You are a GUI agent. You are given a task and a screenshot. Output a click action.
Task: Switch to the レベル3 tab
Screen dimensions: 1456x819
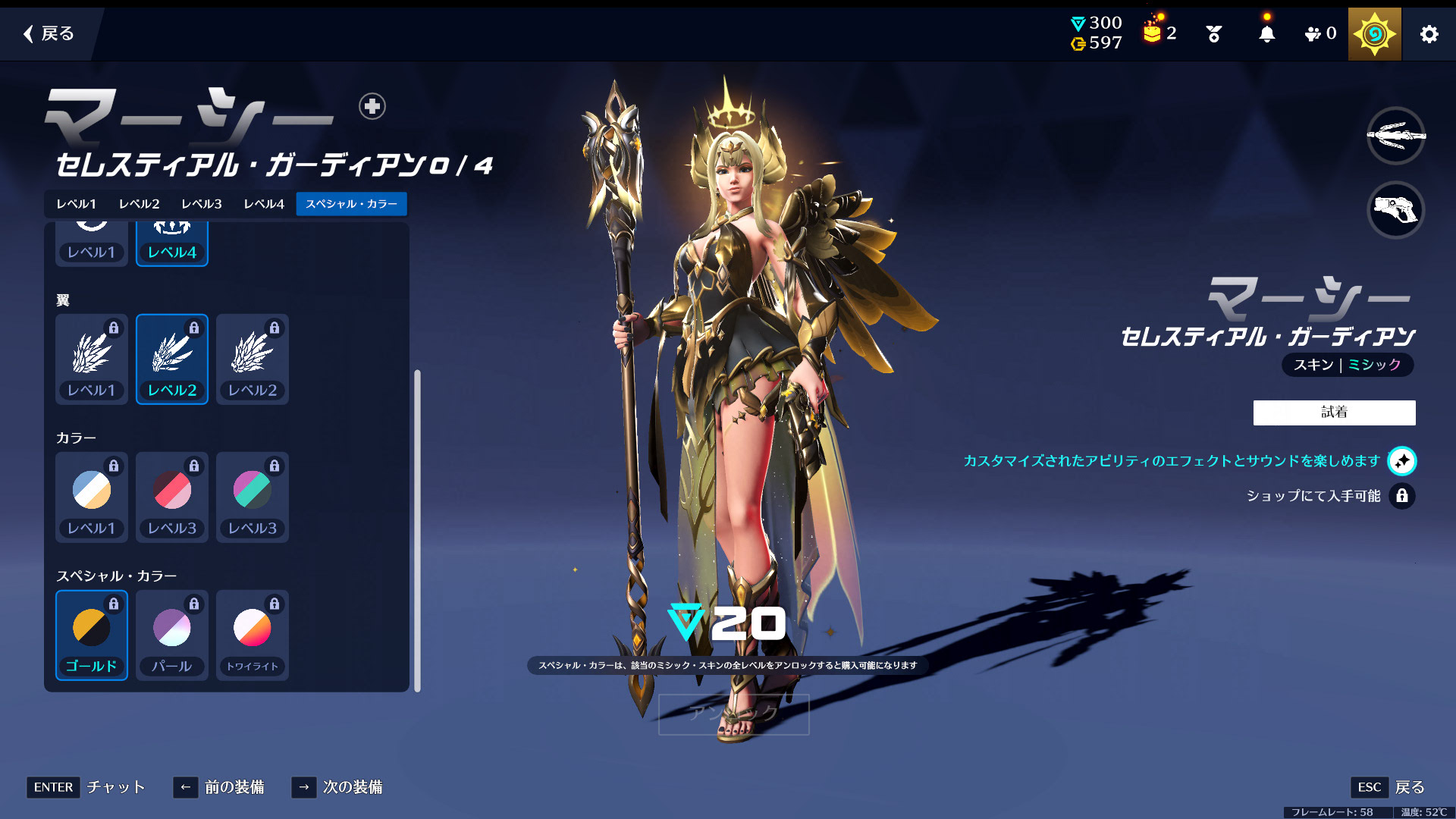[x=201, y=204]
